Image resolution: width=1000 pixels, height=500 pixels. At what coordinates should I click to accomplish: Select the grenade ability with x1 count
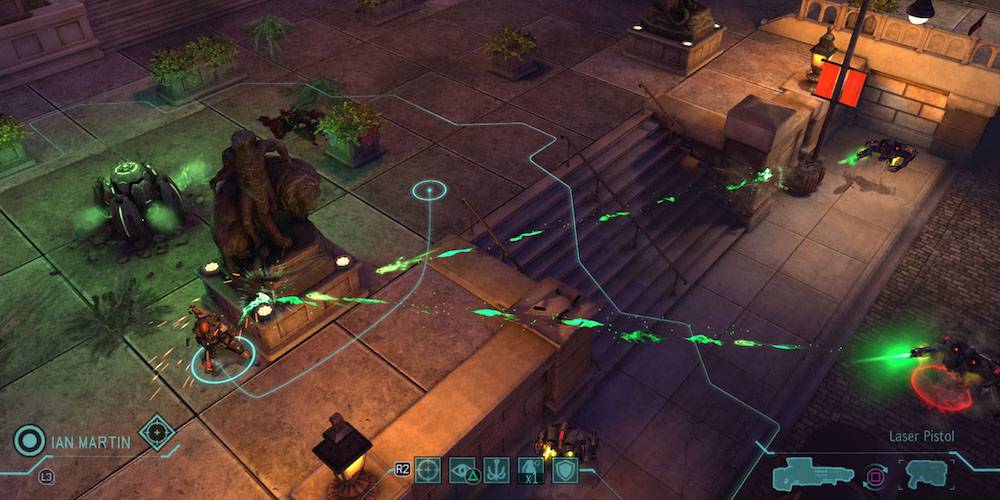click(x=531, y=470)
